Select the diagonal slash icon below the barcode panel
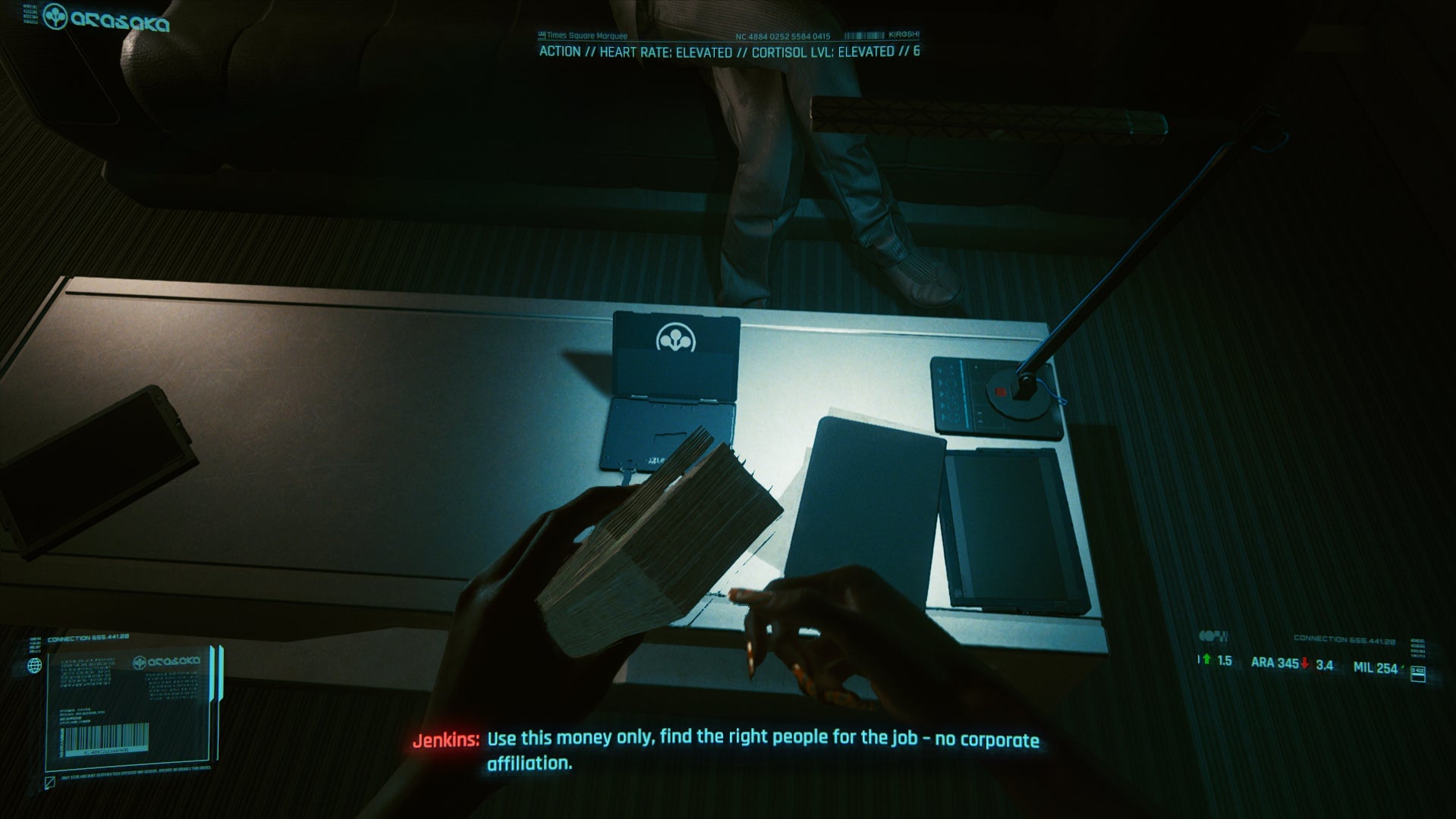Image resolution: width=1456 pixels, height=819 pixels. tap(49, 782)
